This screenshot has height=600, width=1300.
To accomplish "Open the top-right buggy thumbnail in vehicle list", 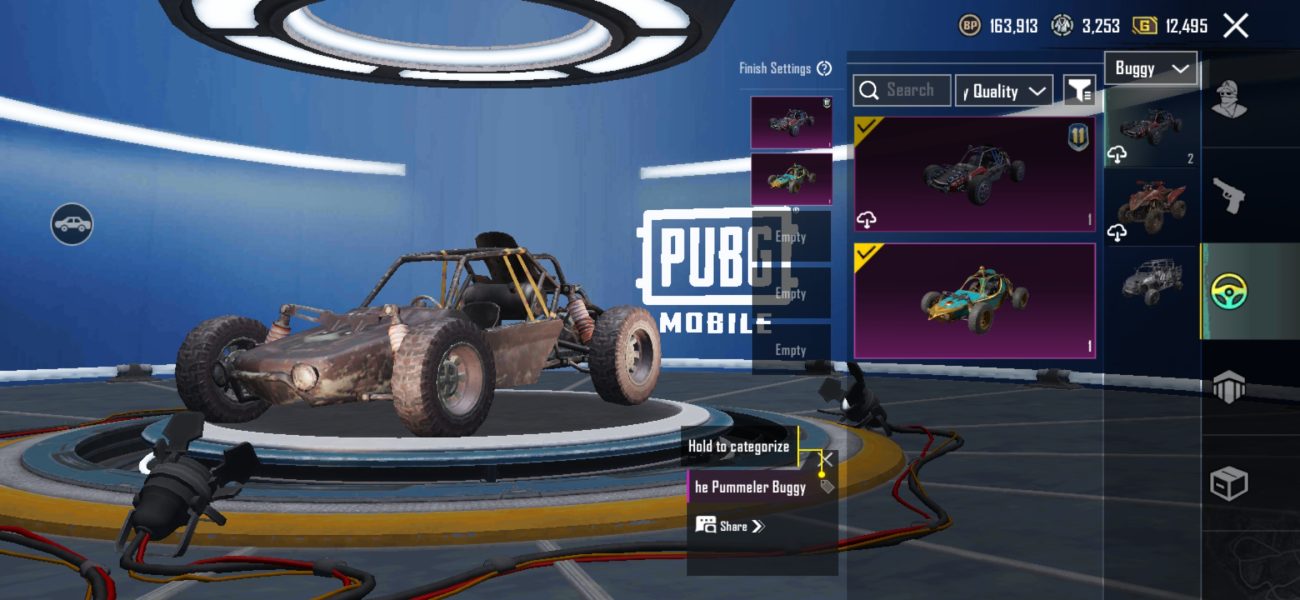I will click(1152, 127).
